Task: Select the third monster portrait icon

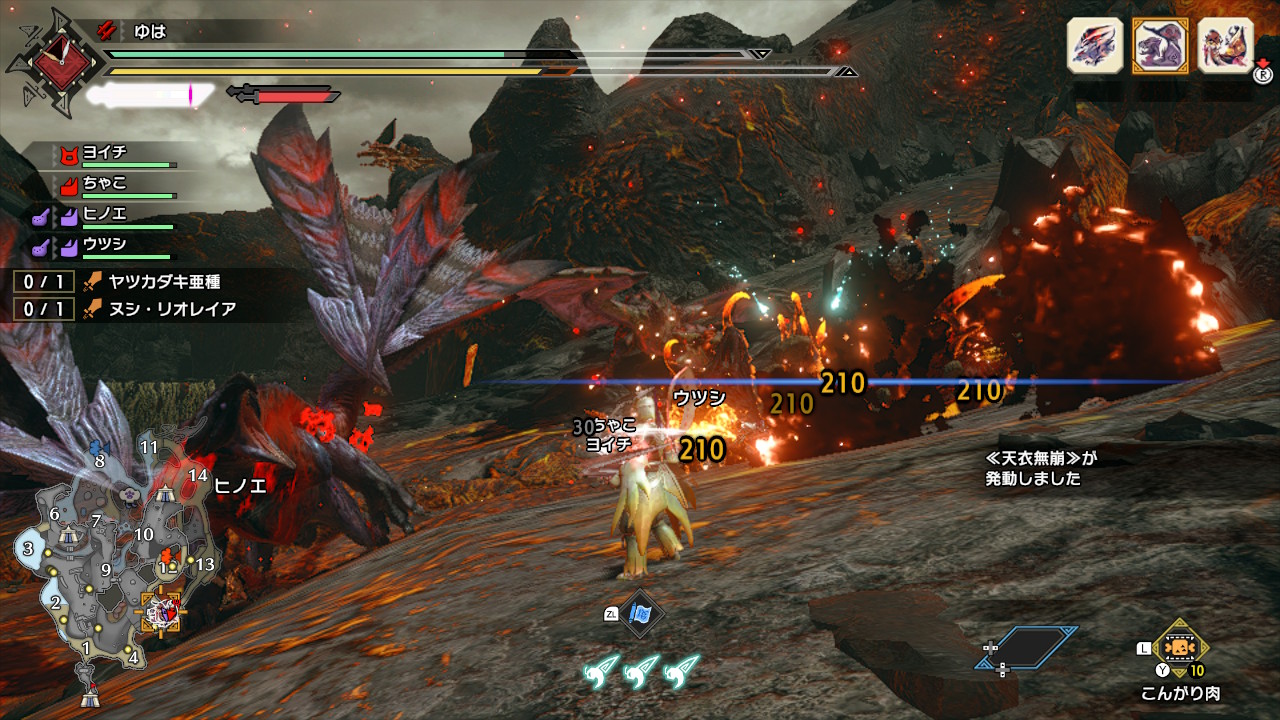Action: (x=1224, y=46)
